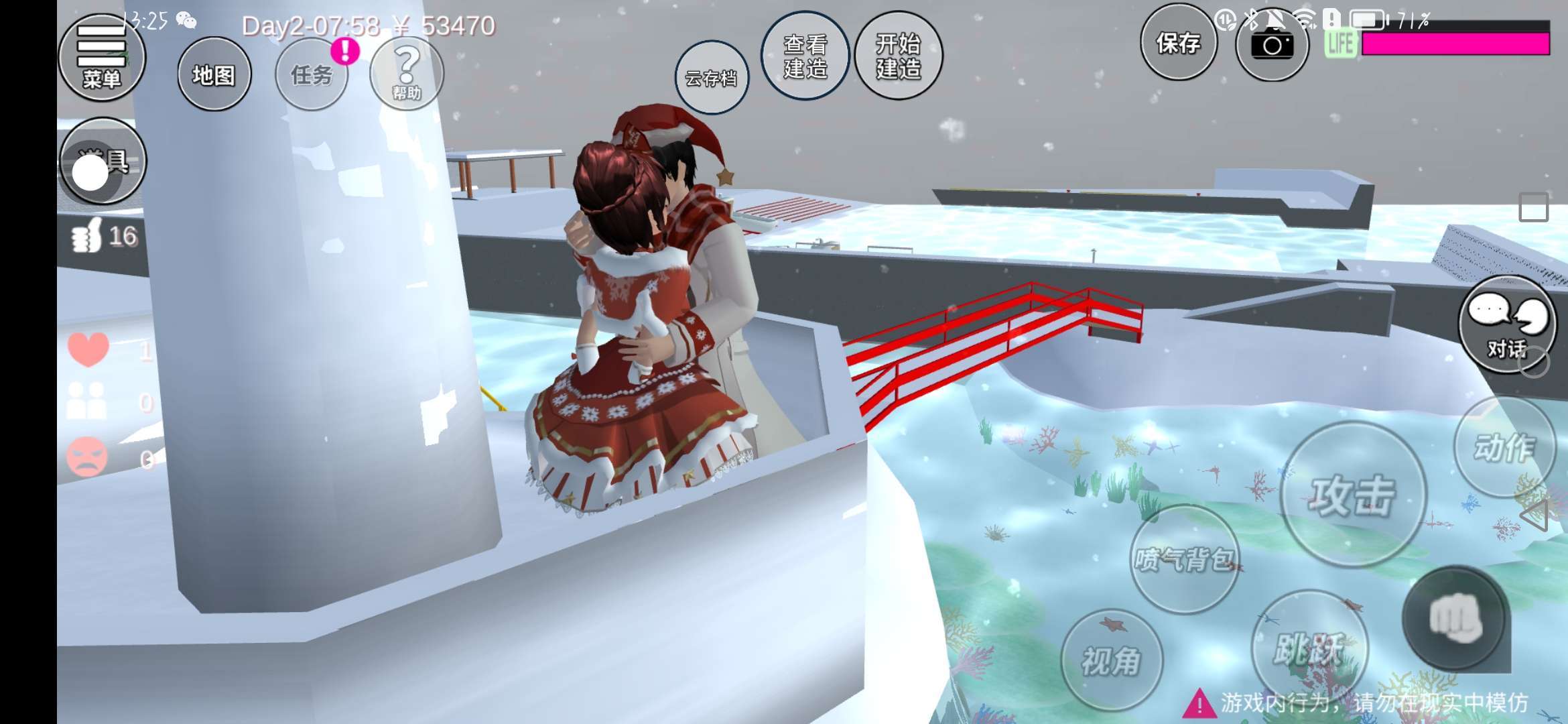This screenshot has width=1568, height=724.
Task: Tap the 攻击 attack button
Action: tap(1352, 495)
